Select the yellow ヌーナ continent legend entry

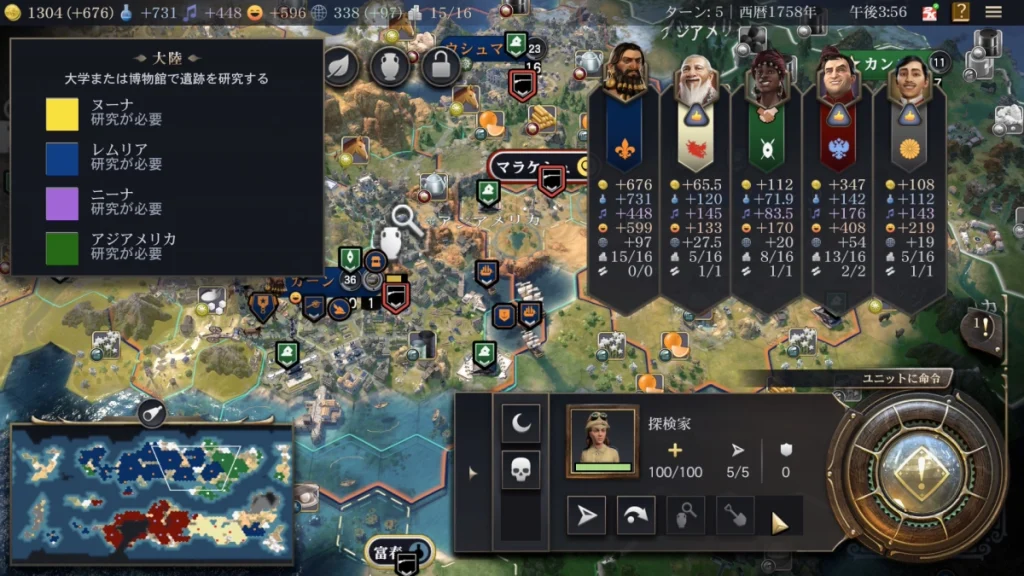(62, 113)
